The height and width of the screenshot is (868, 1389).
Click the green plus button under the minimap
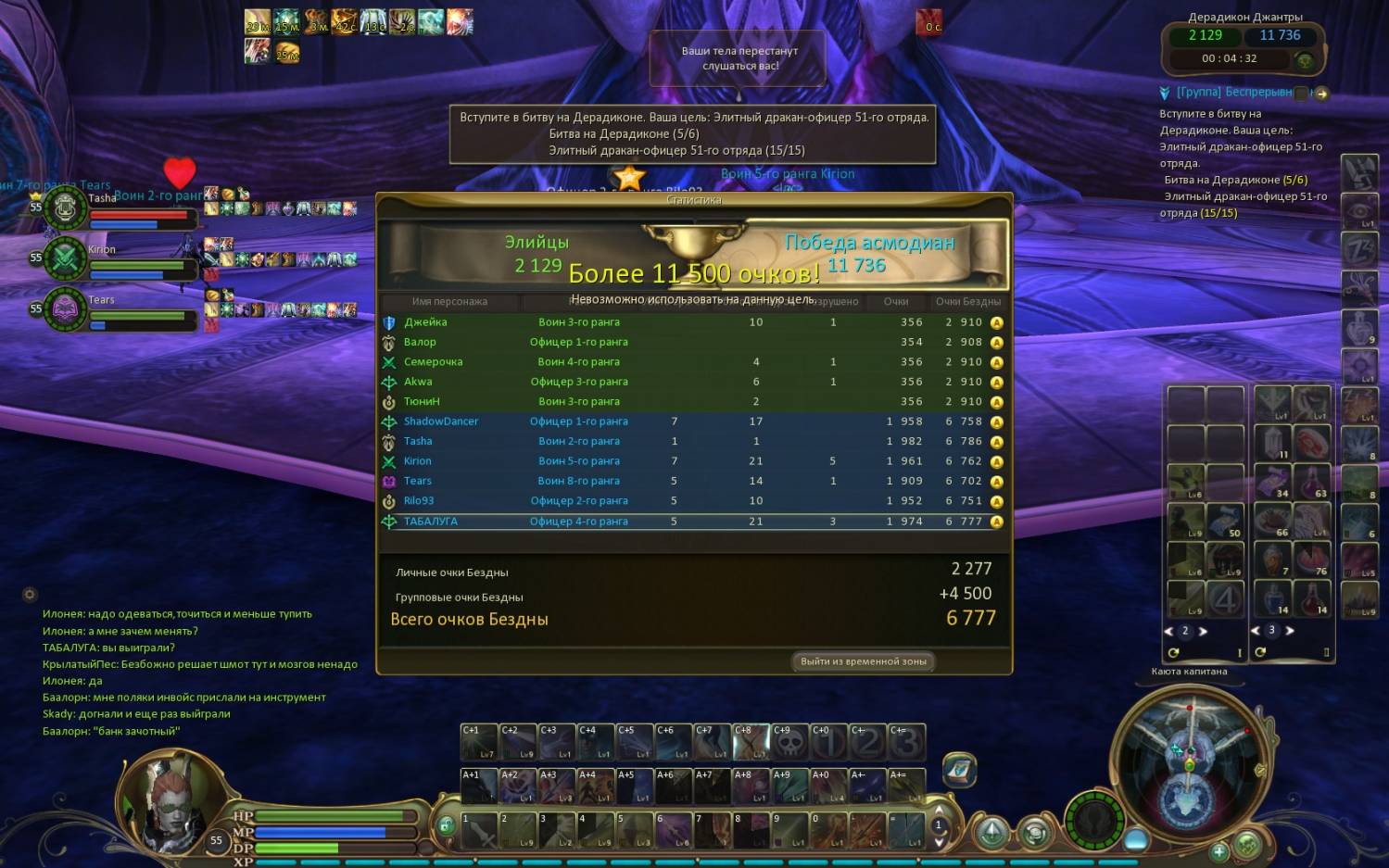[1219, 850]
